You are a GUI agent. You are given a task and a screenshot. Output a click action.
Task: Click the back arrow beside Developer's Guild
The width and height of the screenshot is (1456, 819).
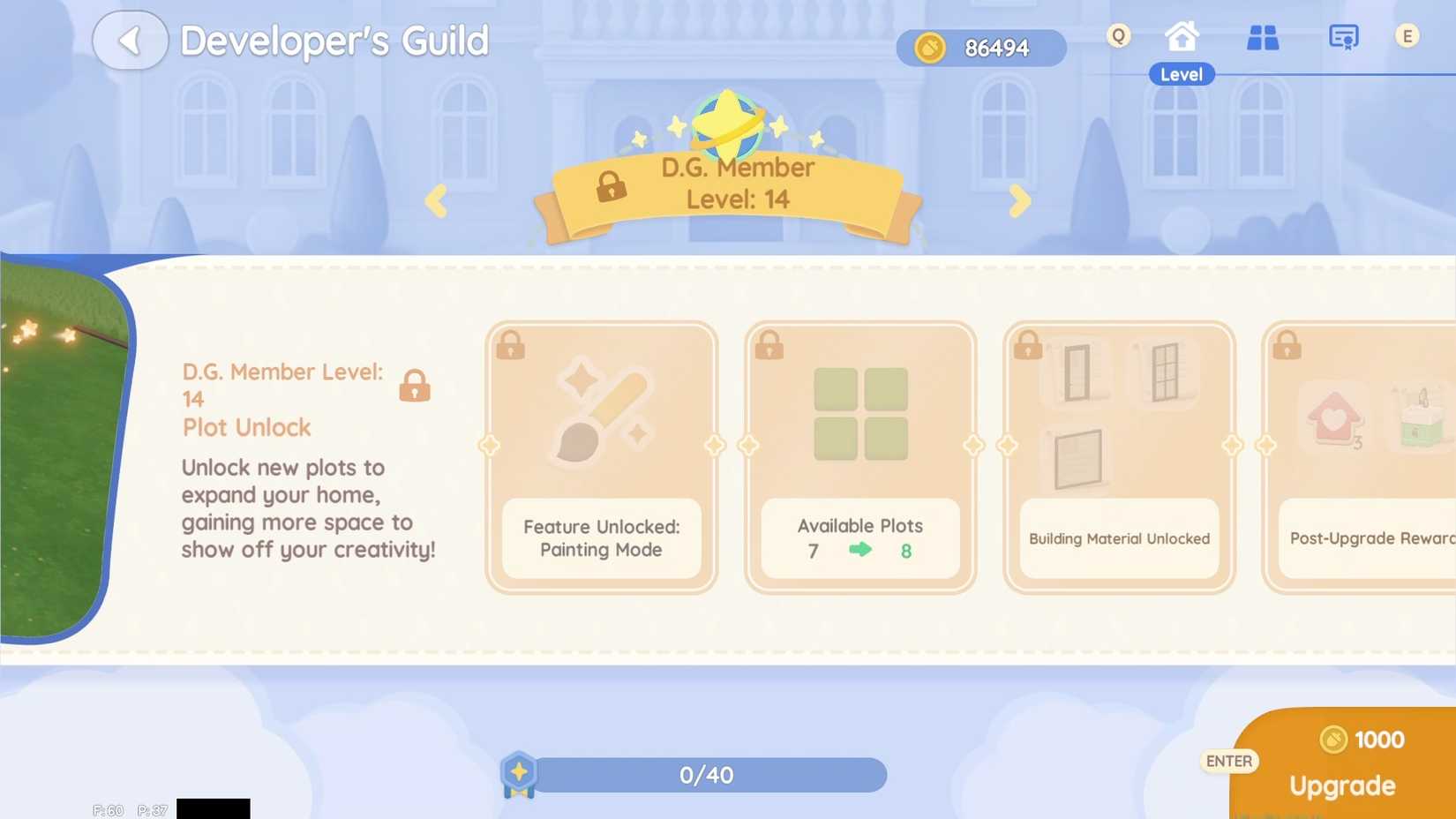tap(131, 40)
